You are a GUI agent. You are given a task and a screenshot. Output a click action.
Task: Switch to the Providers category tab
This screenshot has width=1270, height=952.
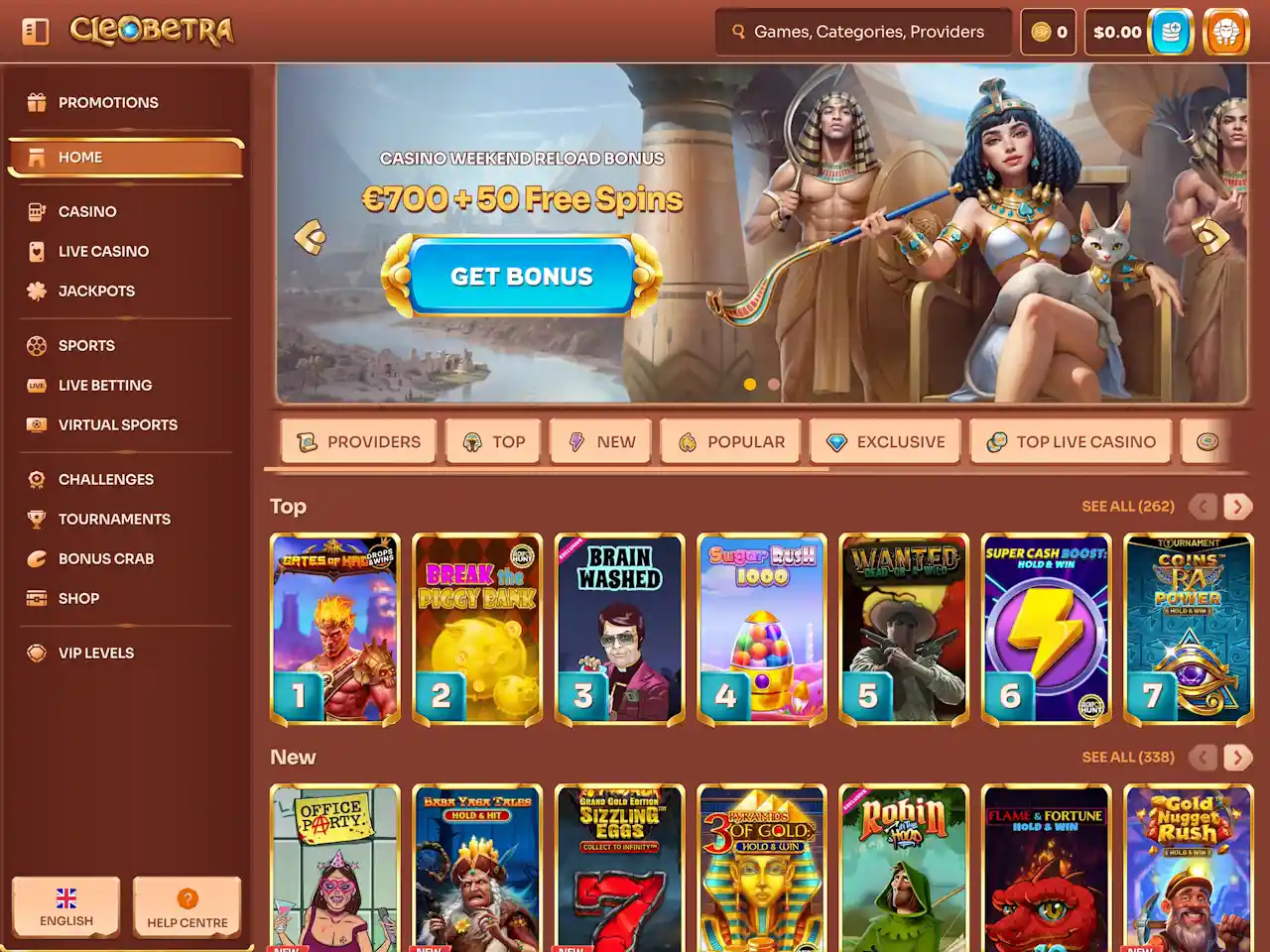point(358,441)
